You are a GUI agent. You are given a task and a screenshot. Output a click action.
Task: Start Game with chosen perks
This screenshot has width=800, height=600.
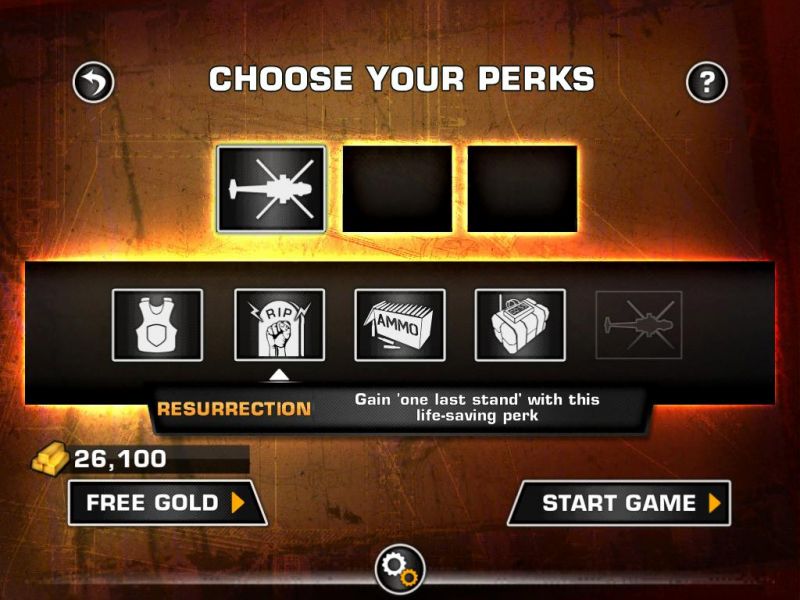click(620, 502)
